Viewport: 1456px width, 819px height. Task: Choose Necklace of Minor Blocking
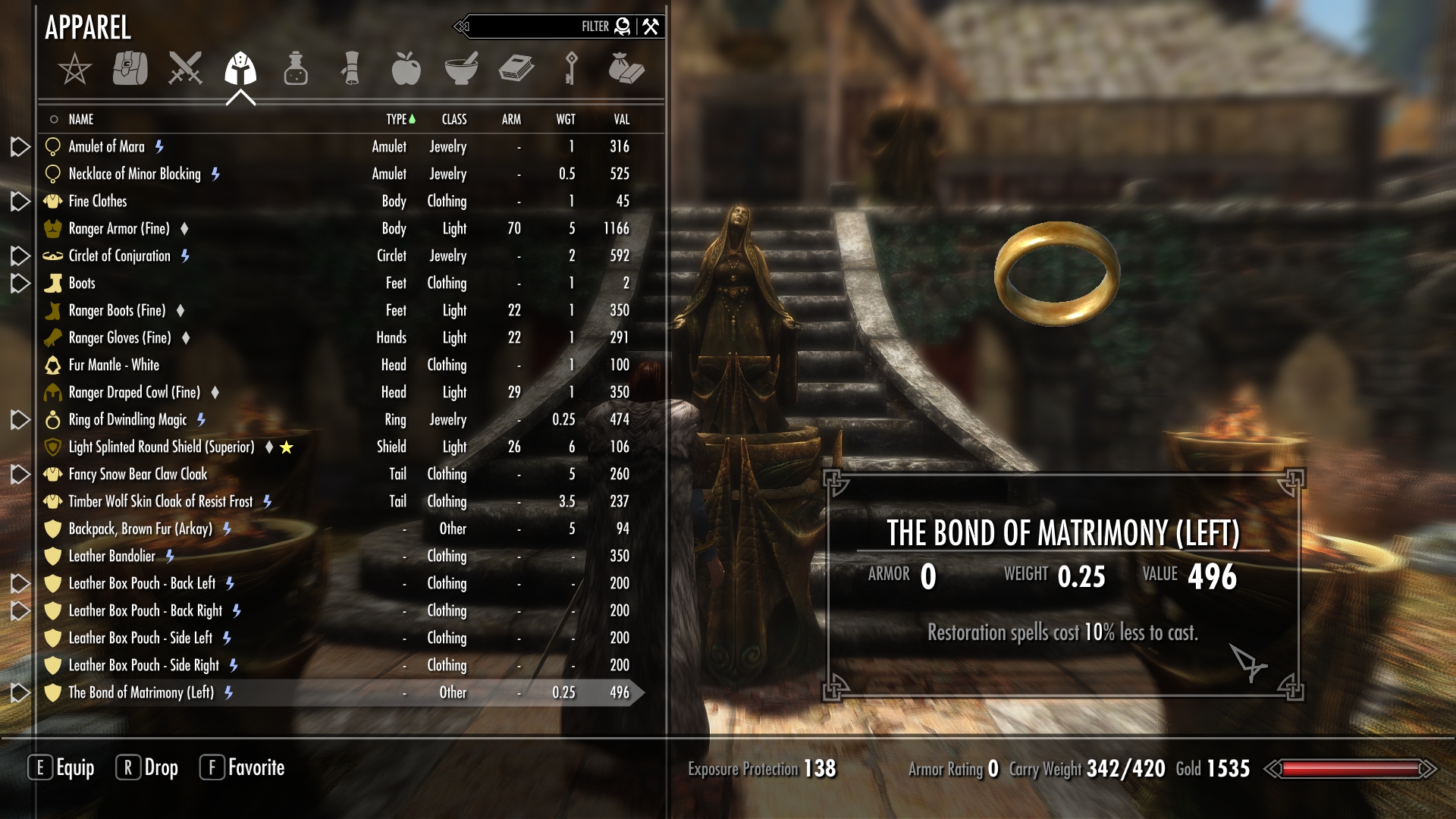[x=134, y=174]
